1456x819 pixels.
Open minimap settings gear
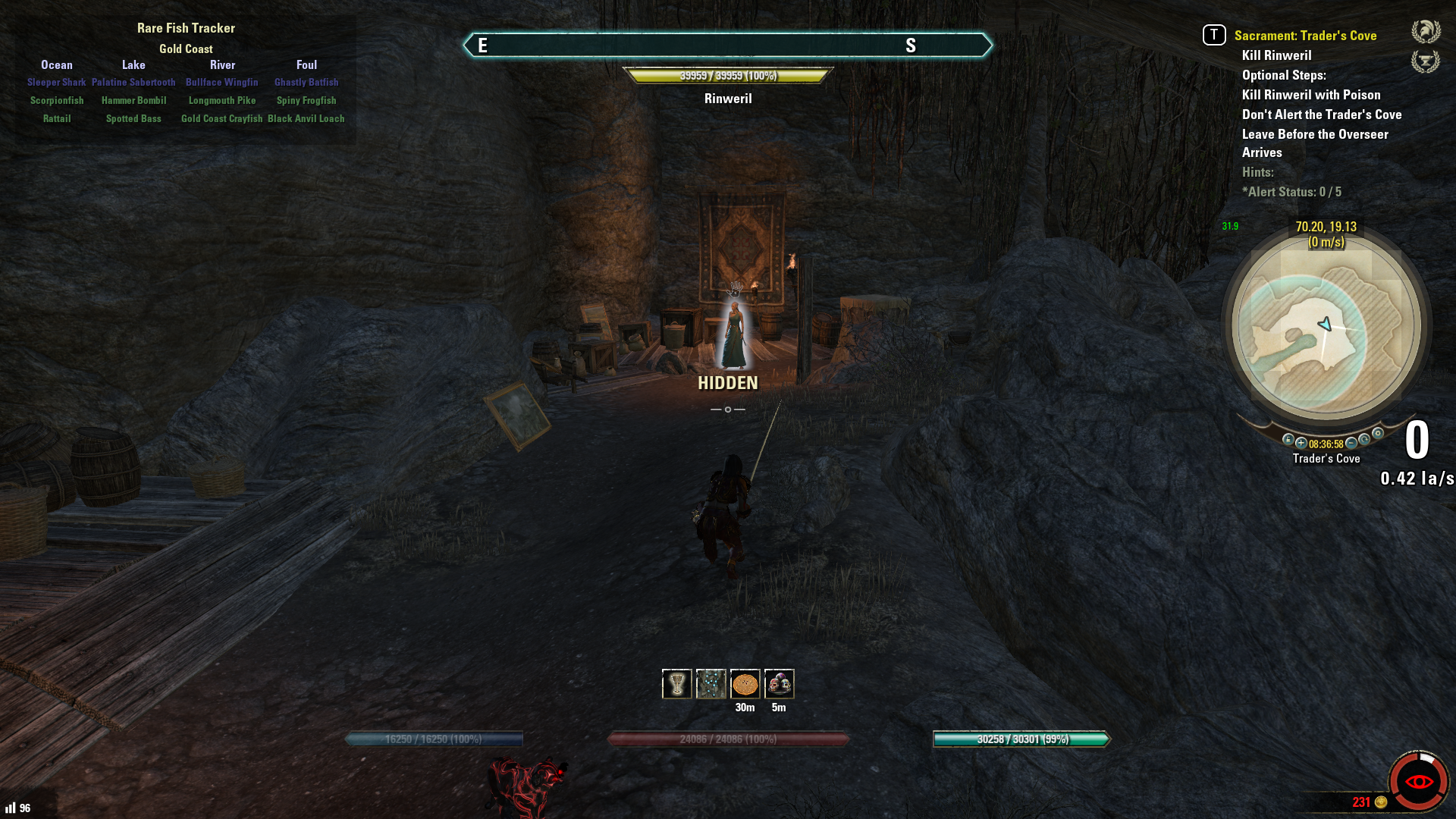click(1378, 434)
